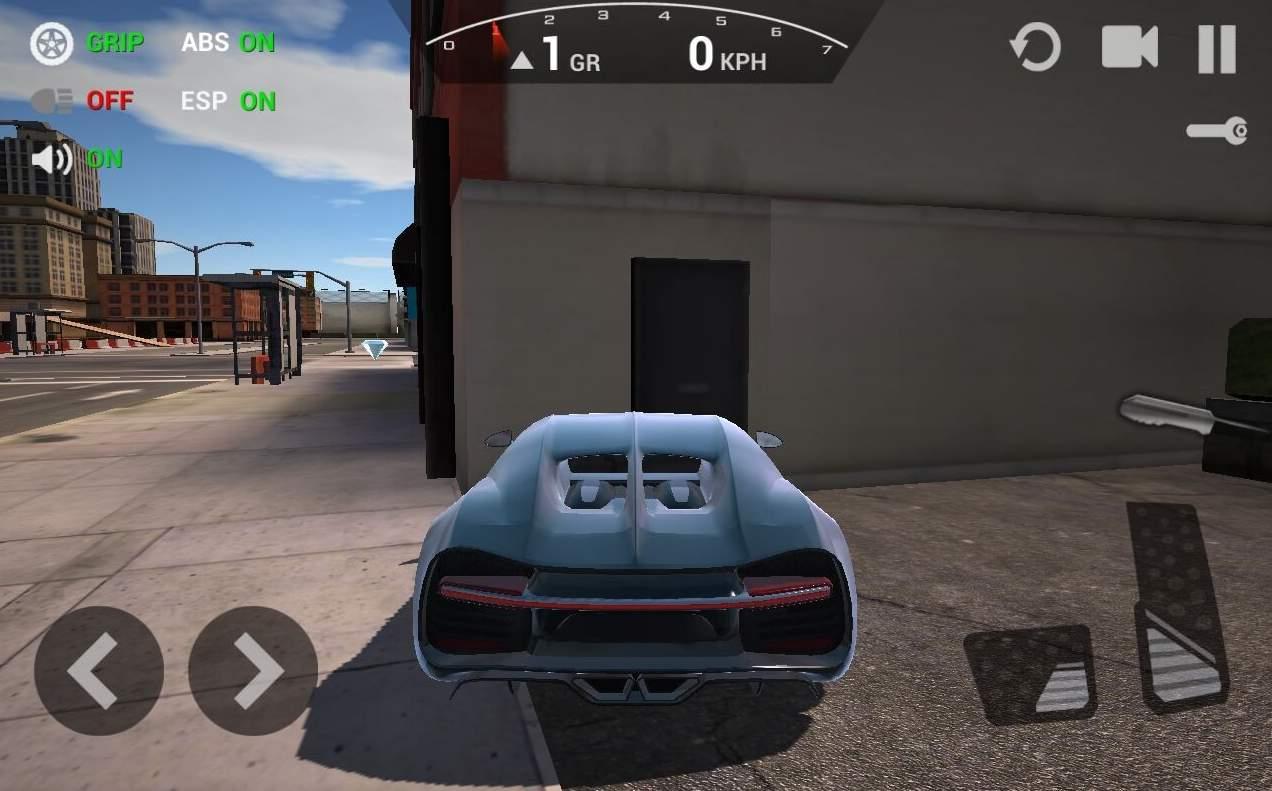Reset the car with the circular arrow
Image resolution: width=1272 pixels, height=791 pixels.
click(1035, 47)
